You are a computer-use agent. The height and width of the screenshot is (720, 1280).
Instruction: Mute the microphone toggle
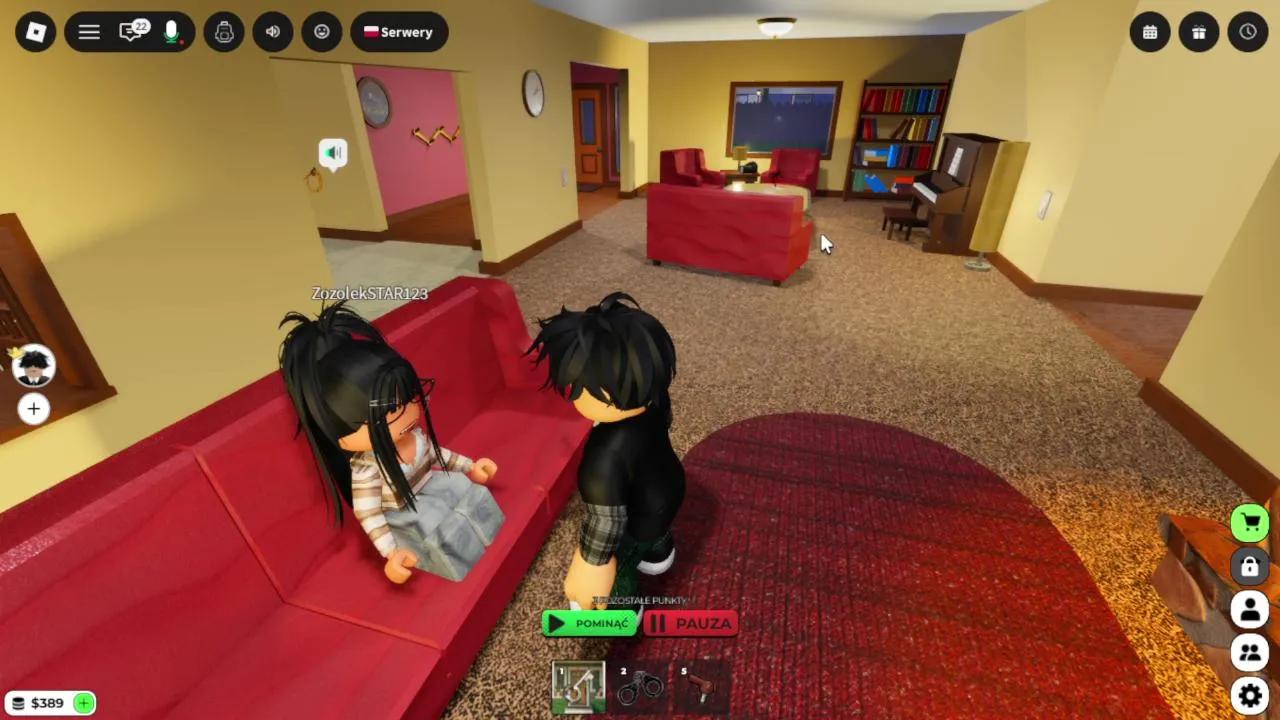pos(170,31)
